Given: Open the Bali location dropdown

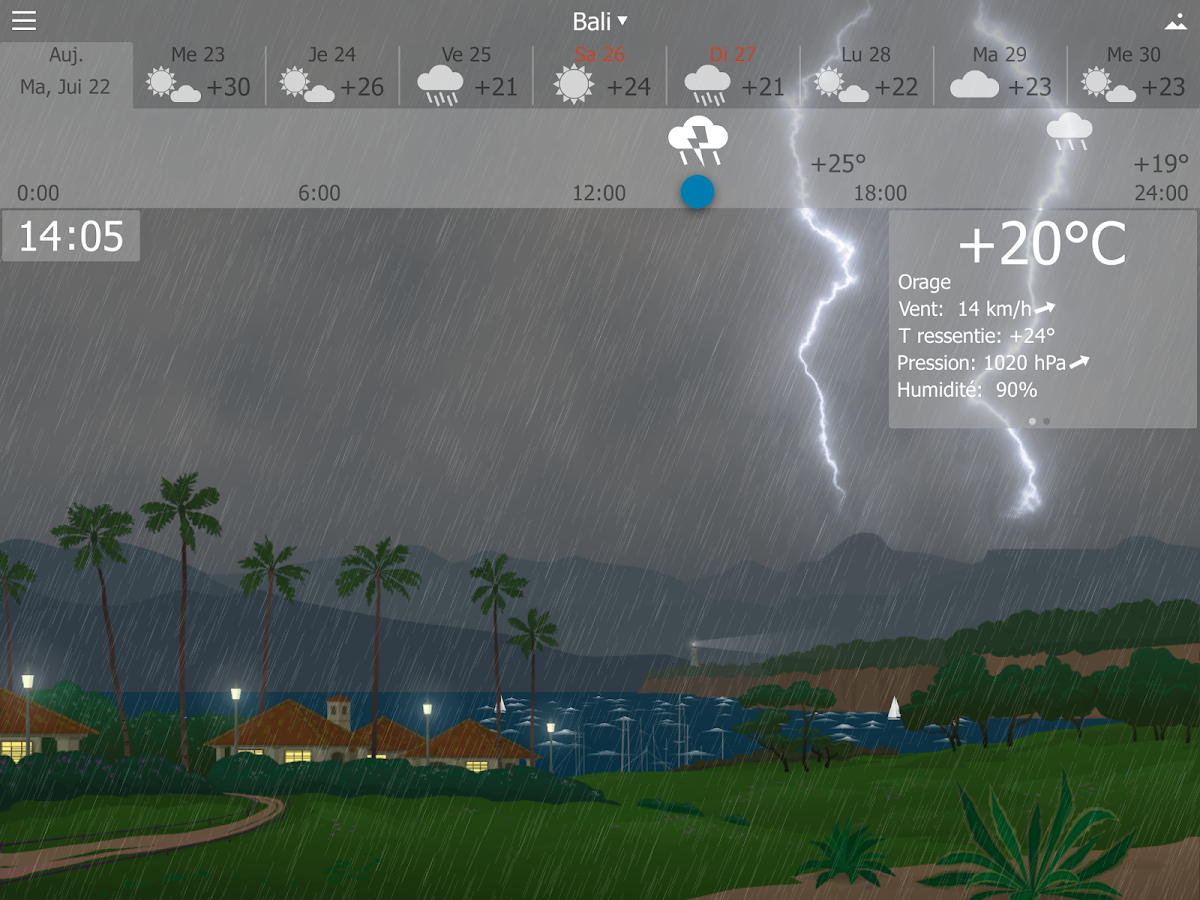Looking at the screenshot, I should (600, 21).
